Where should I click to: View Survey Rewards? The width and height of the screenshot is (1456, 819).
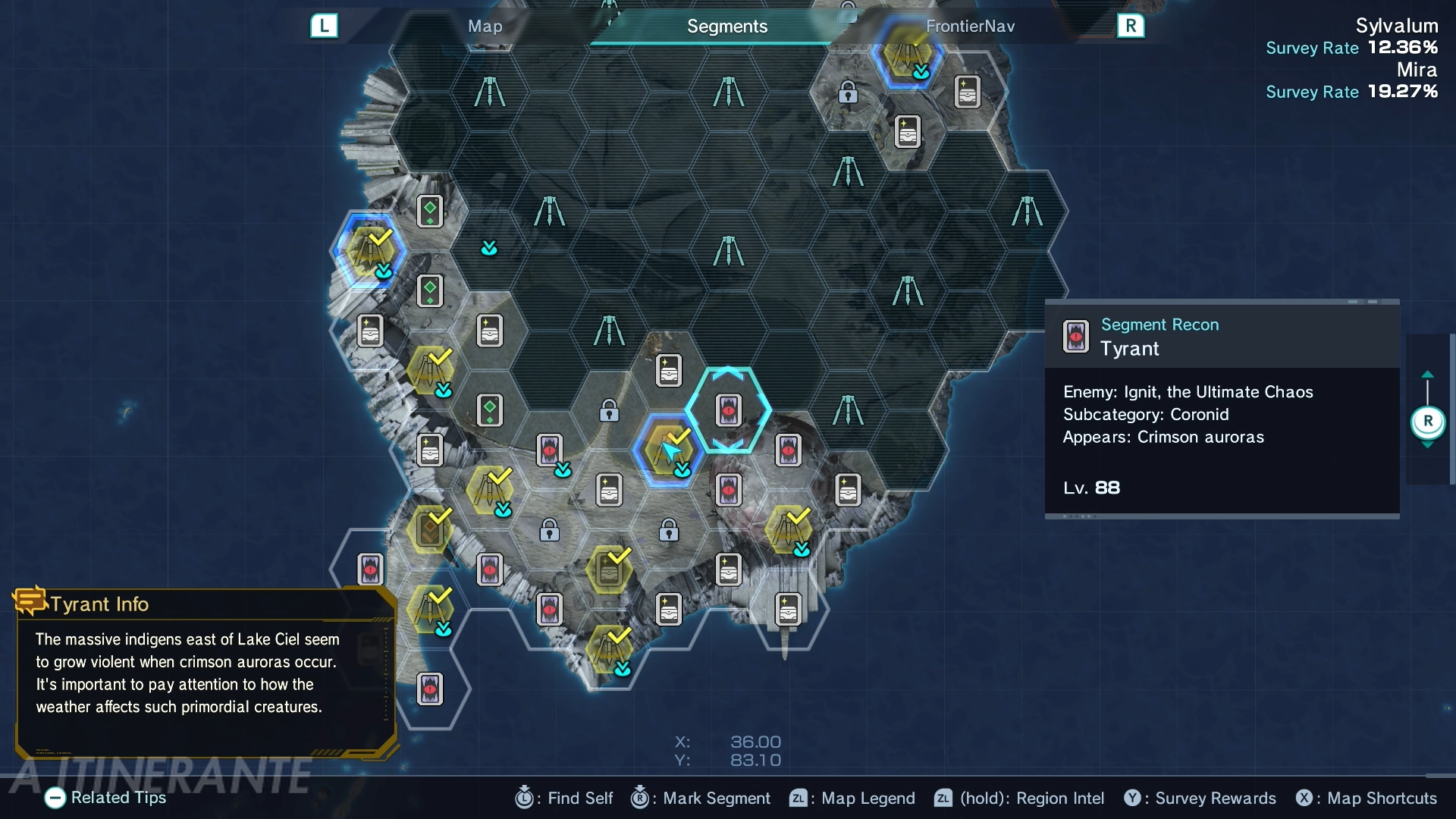pos(1200,798)
